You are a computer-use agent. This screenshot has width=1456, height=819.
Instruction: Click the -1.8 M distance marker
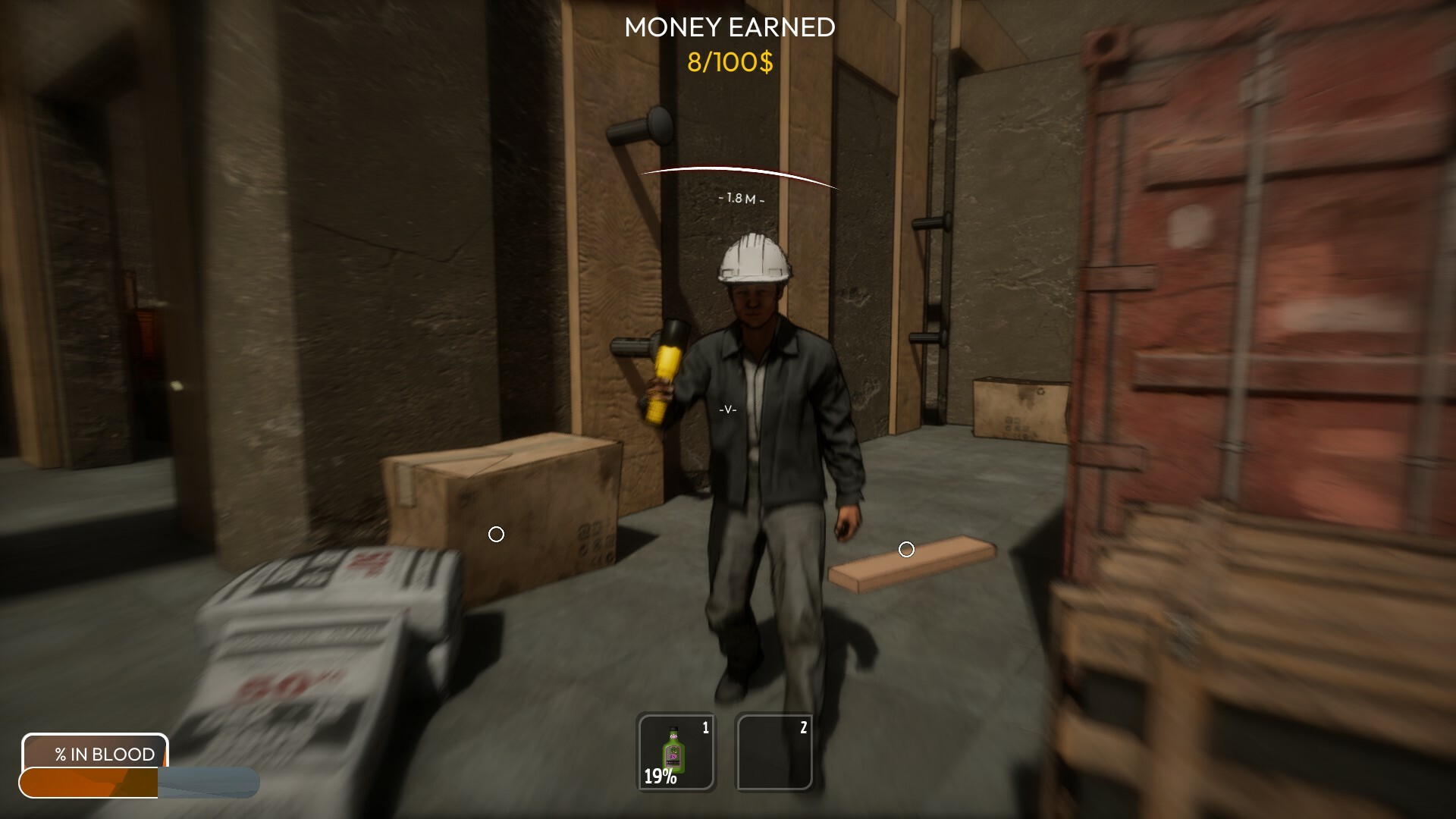point(742,198)
